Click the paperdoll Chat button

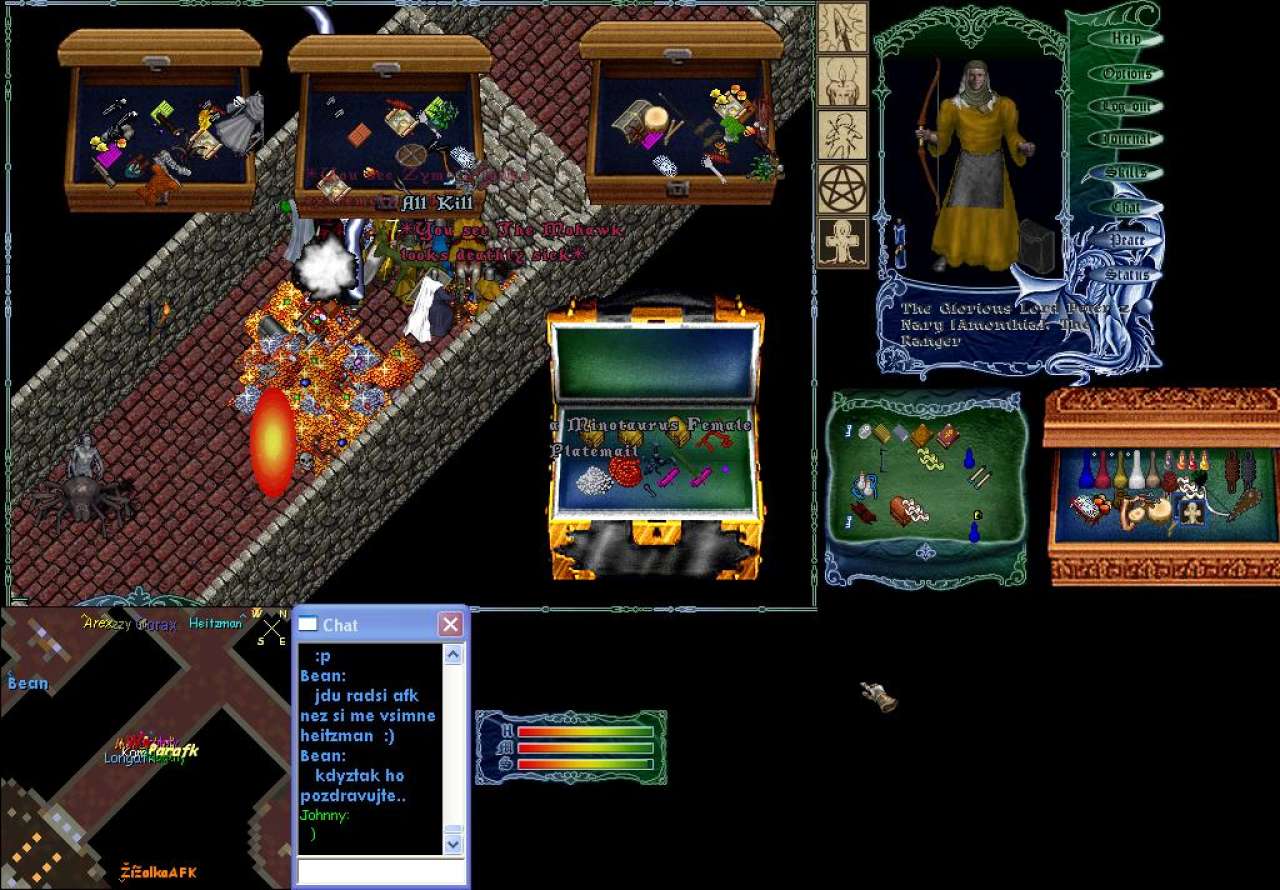coord(1126,207)
